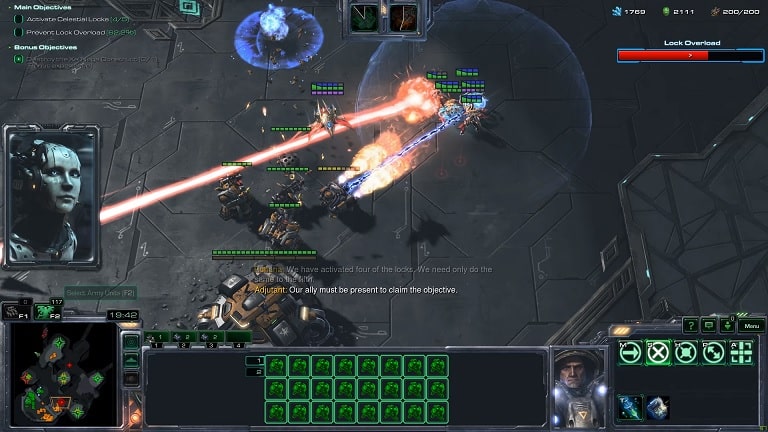
Task: Toggle the minimap ping button
Action: pyautogui.click(x=131, y=340)
